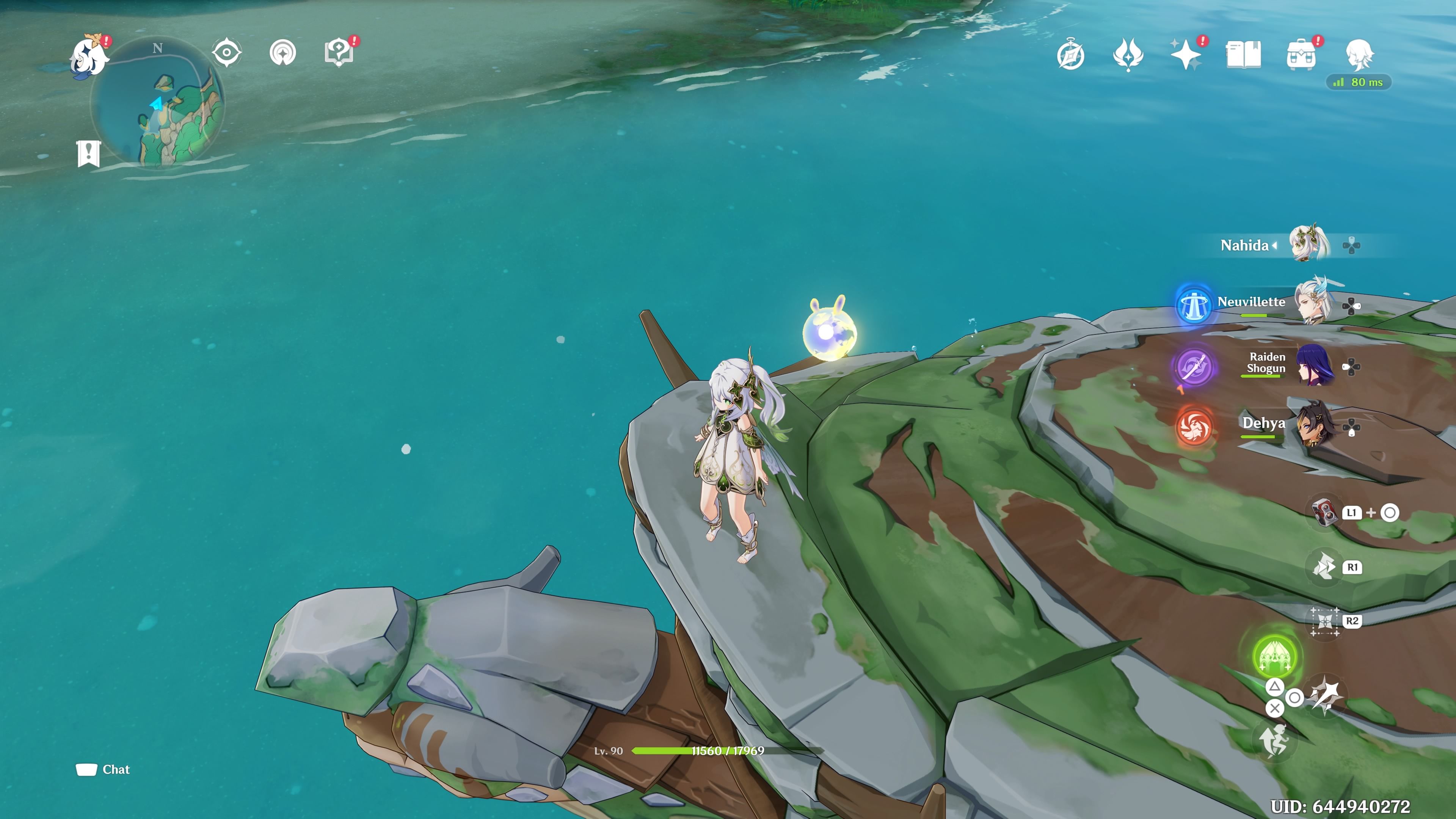Screen dimensions: 1456x819
Task: Open the character profile head icon
Action: click(x=1359, y=54)
